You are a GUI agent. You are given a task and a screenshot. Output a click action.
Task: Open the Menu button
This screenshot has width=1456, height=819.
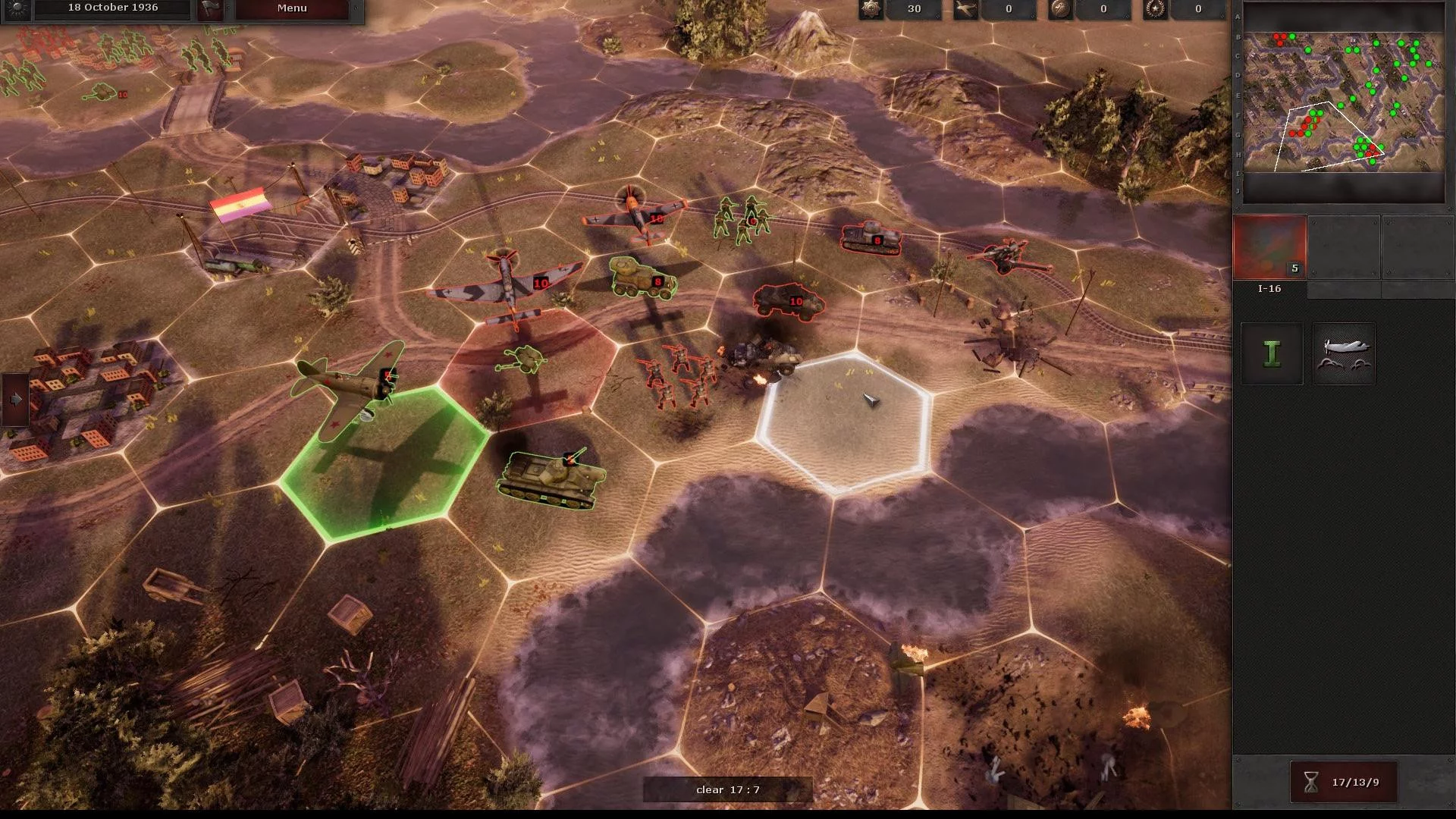click(292, 8)
